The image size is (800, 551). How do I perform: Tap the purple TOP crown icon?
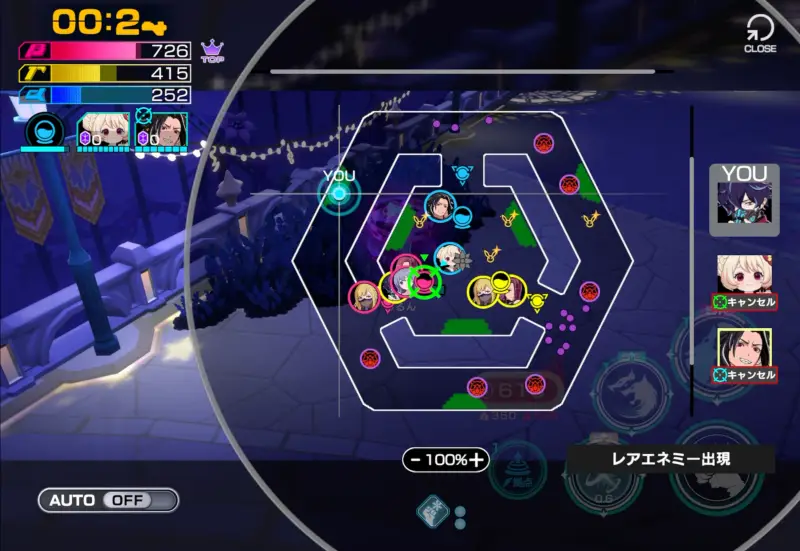212,50
